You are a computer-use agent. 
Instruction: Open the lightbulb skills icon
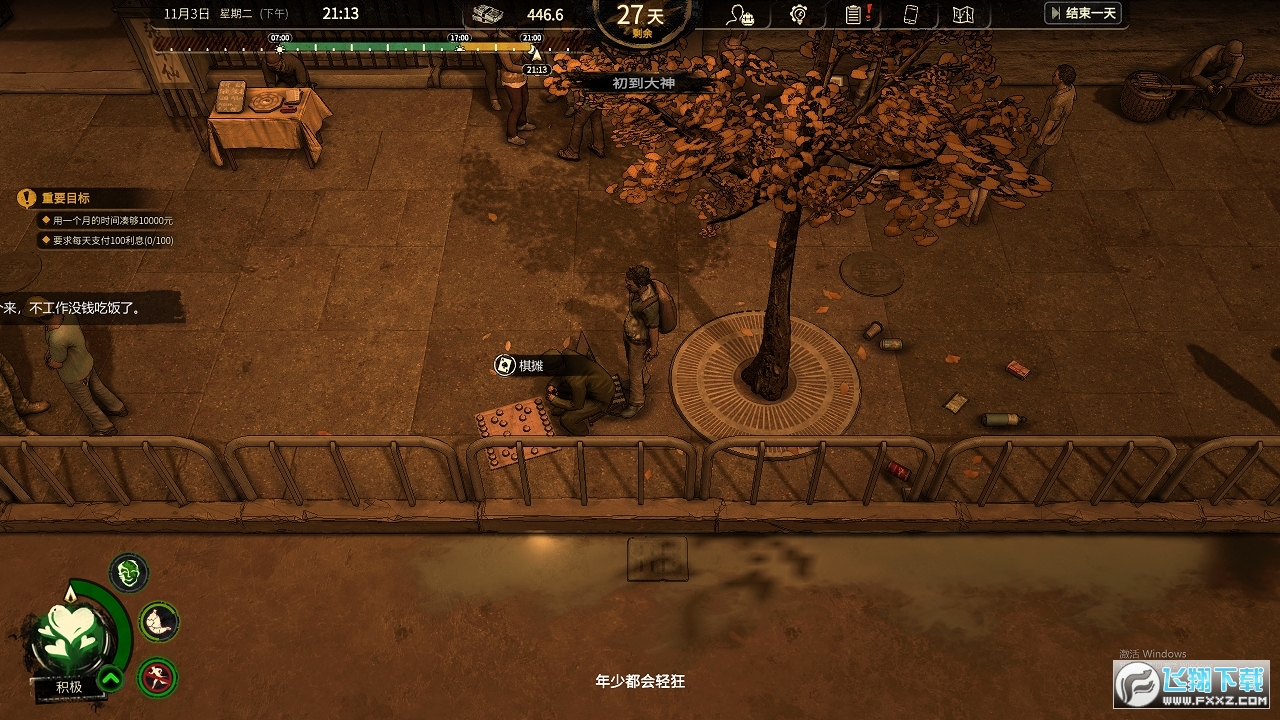(x=798, y=15)
